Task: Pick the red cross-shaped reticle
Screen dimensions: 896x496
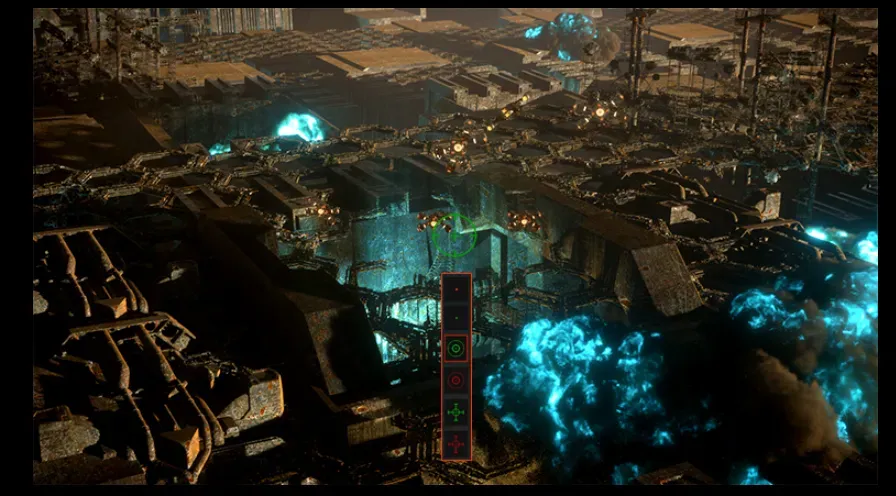Action: coord(456,443)
